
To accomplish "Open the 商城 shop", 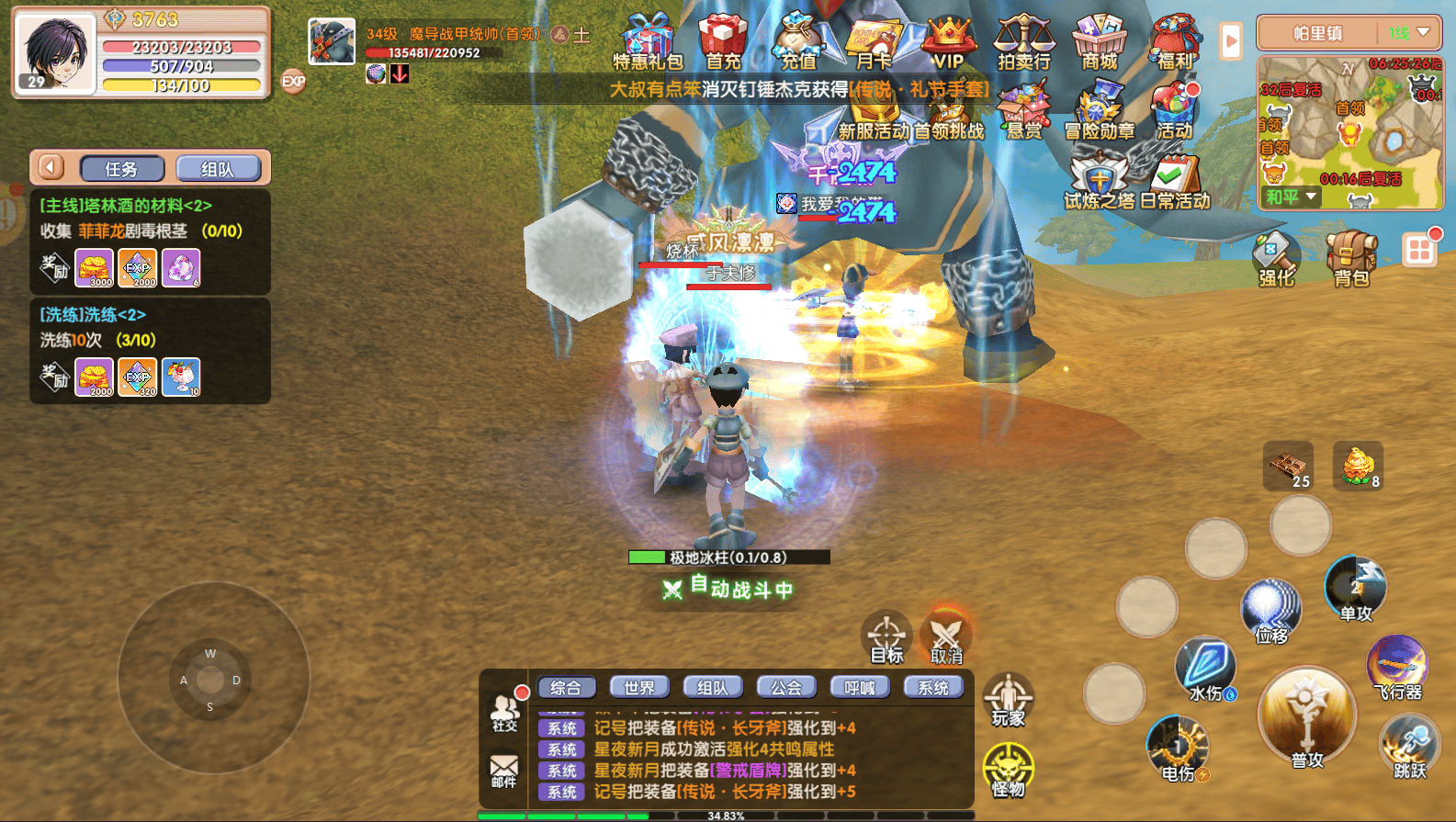I will pyautogui.click(x=1100, y=41).
